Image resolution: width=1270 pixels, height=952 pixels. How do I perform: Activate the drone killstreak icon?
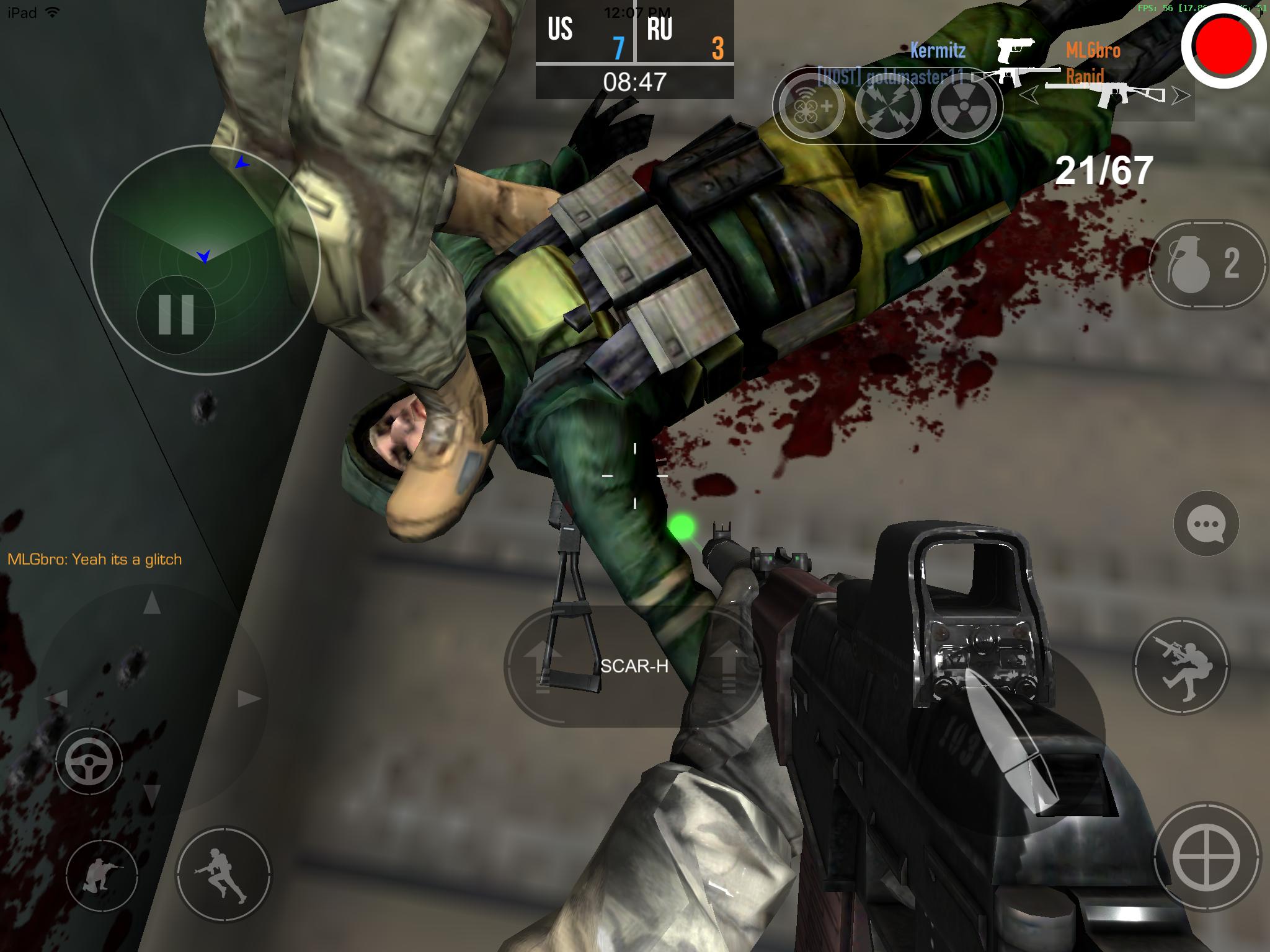pos(812,107)
